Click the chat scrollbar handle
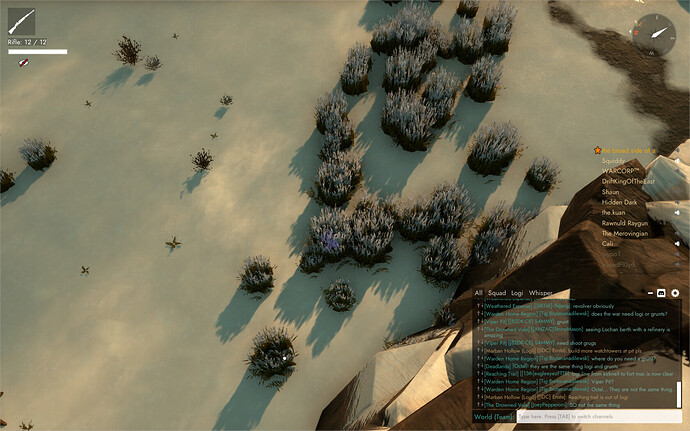690x431 pixels. (x=680, y=393)
